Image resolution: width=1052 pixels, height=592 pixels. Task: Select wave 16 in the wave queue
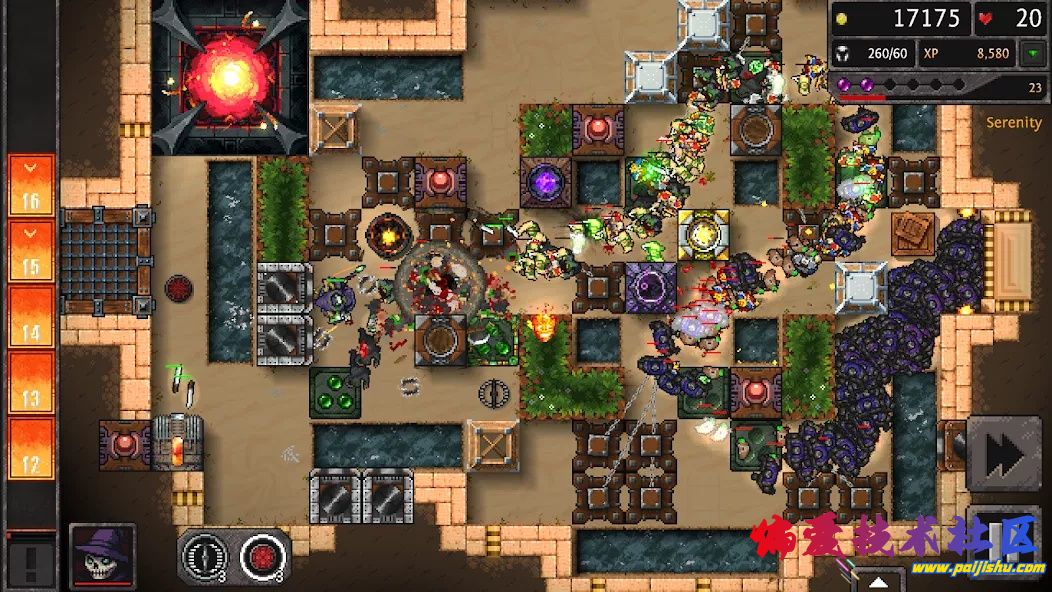coord(31,185)
